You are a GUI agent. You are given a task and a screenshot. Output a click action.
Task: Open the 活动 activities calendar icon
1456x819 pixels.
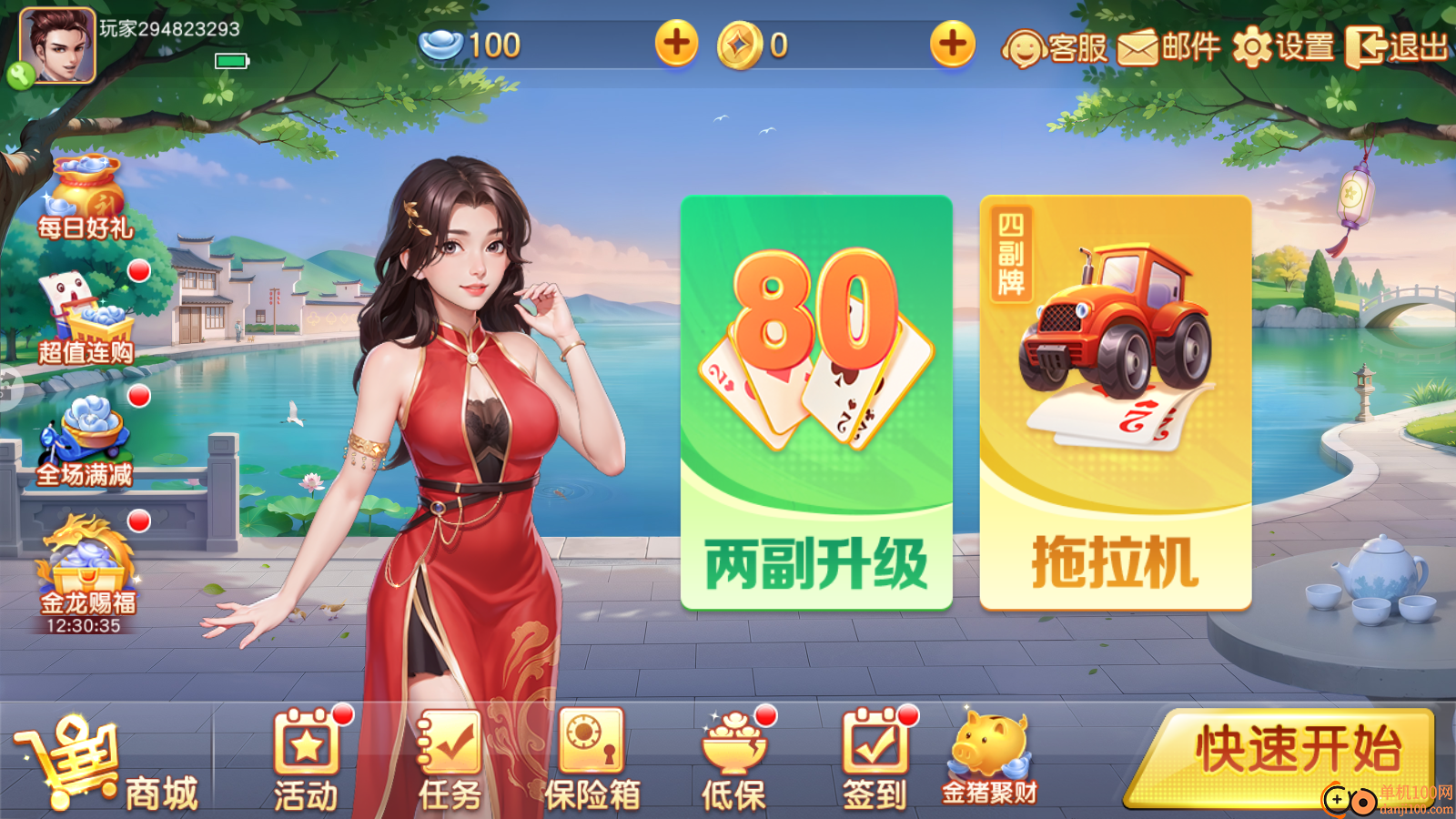click(307, 760)
